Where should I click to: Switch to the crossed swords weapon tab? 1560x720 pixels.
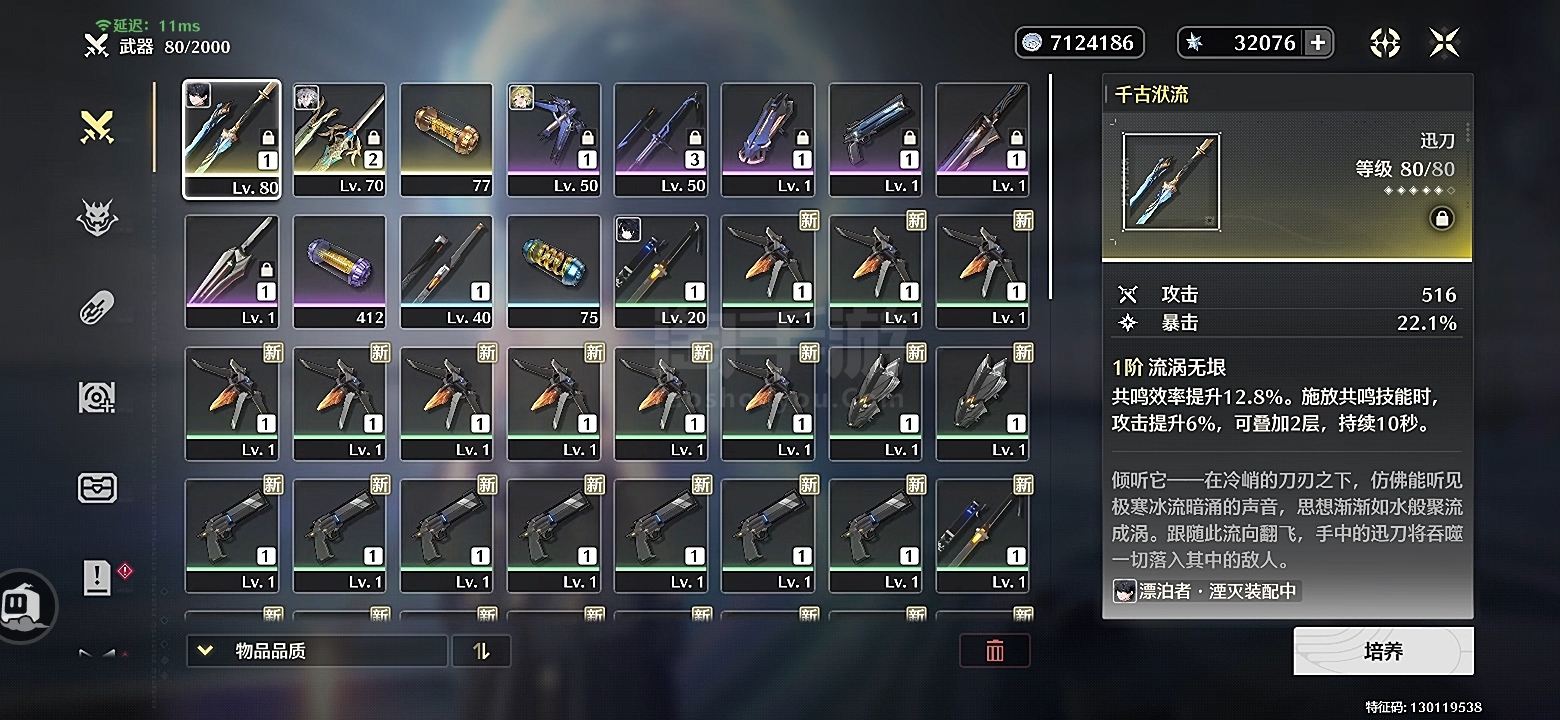click(97, 127)
